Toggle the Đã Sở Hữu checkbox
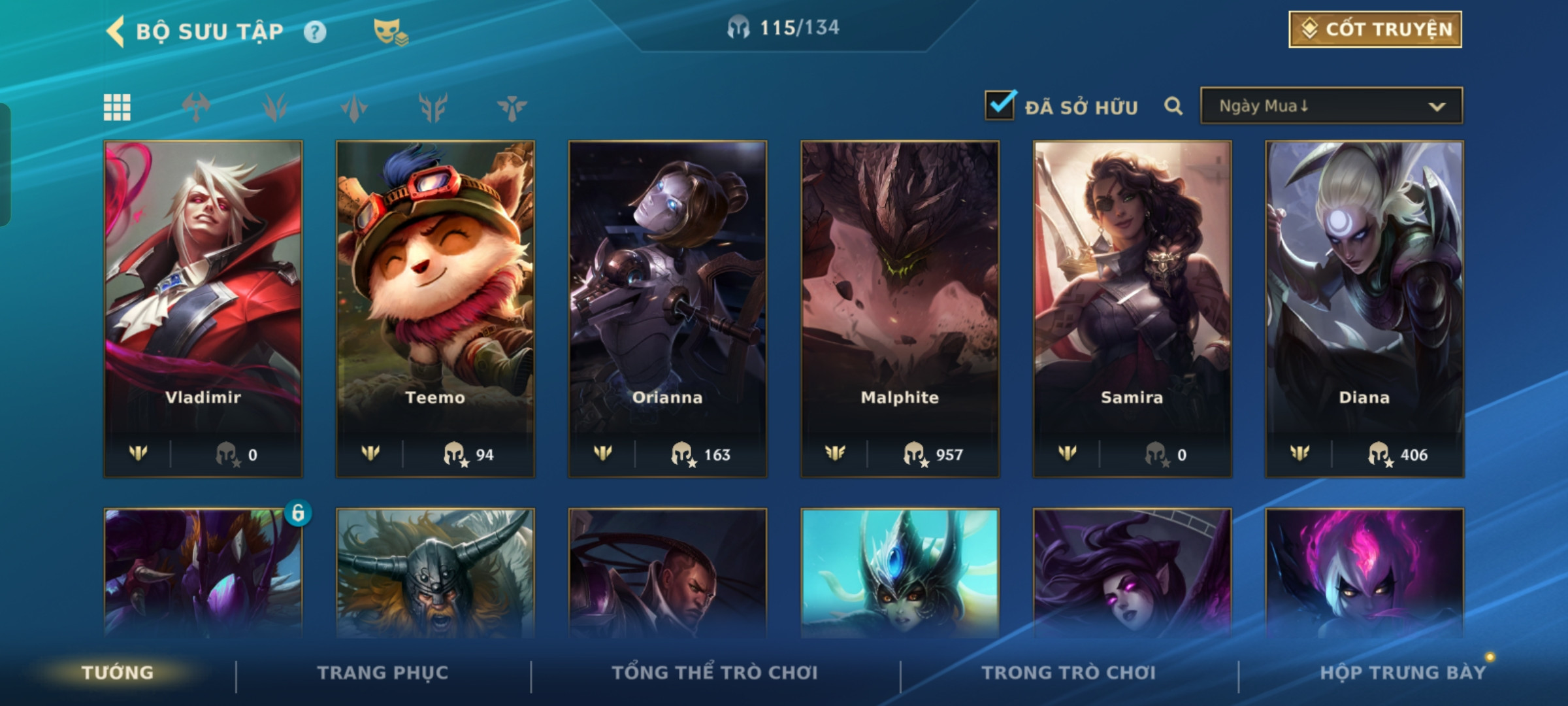The height and width of the screenshot is (706, 1568). point(1000,106)
